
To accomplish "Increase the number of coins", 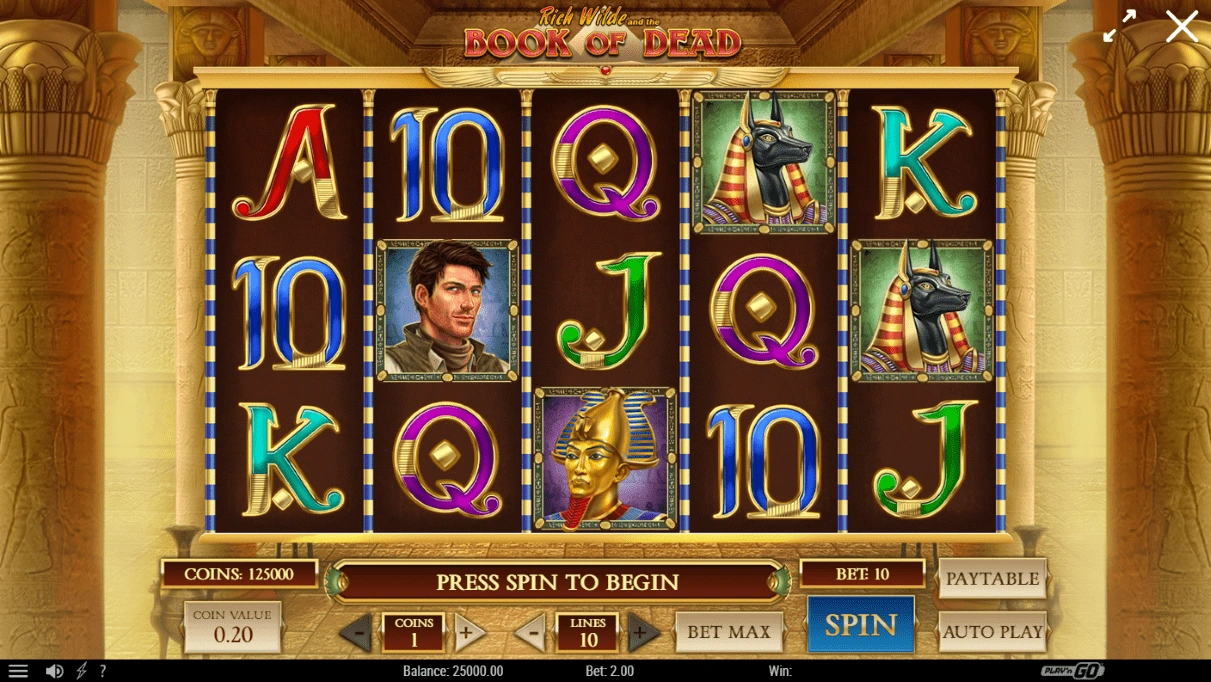I will click(469, 632).
